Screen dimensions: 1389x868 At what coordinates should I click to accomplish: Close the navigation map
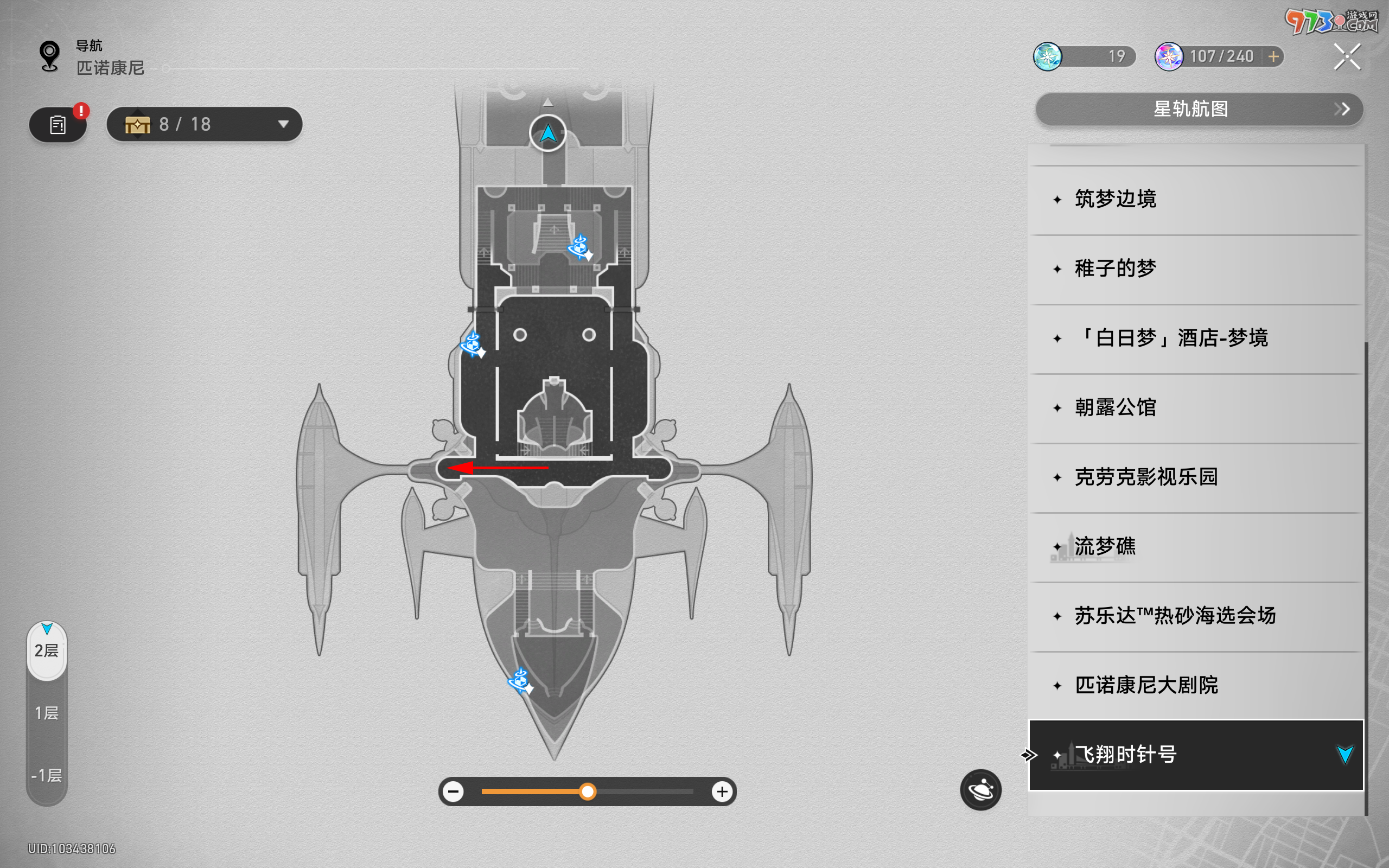pos(1347,57)
